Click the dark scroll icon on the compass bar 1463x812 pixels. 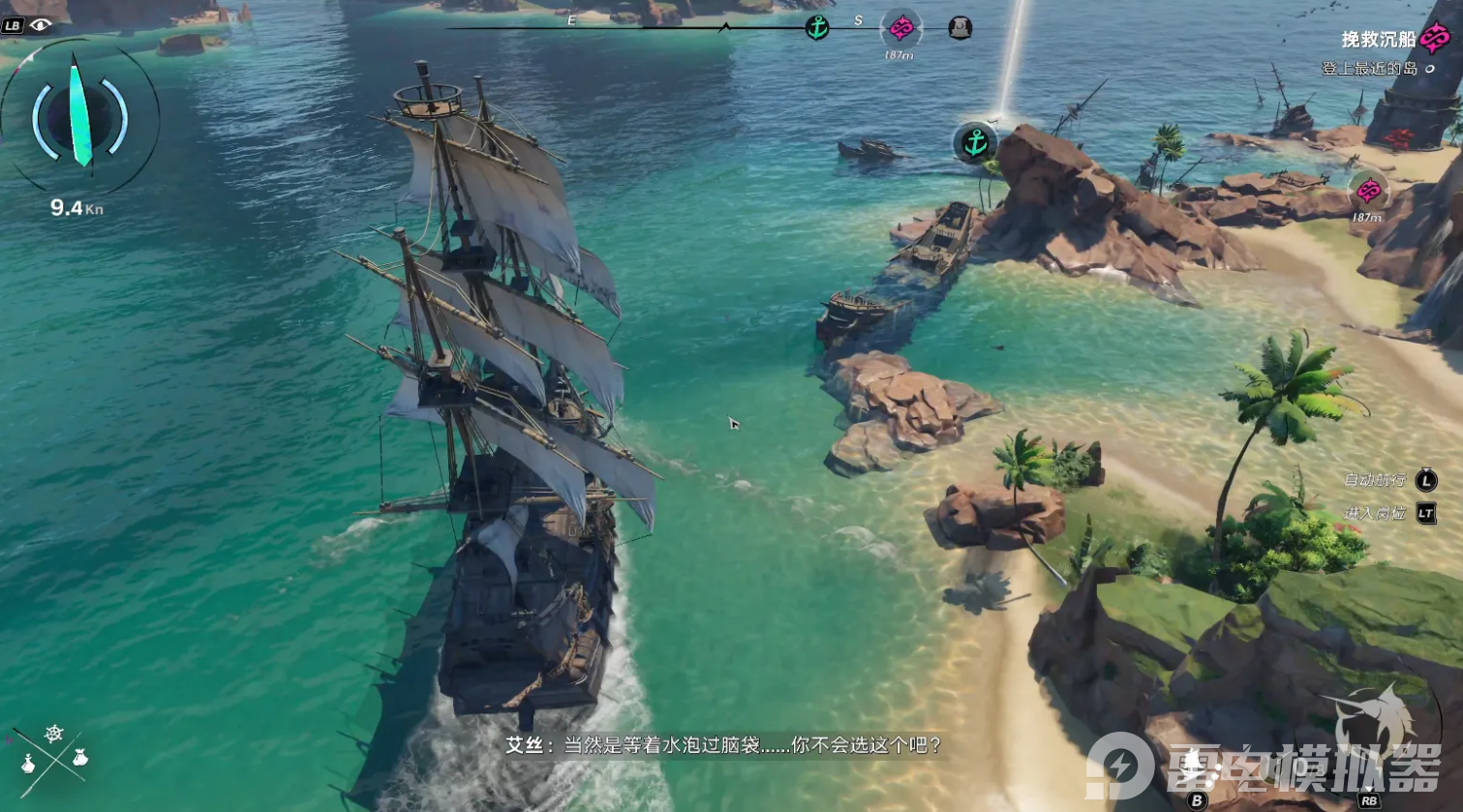pyautogui.click(x=960, y=28)
